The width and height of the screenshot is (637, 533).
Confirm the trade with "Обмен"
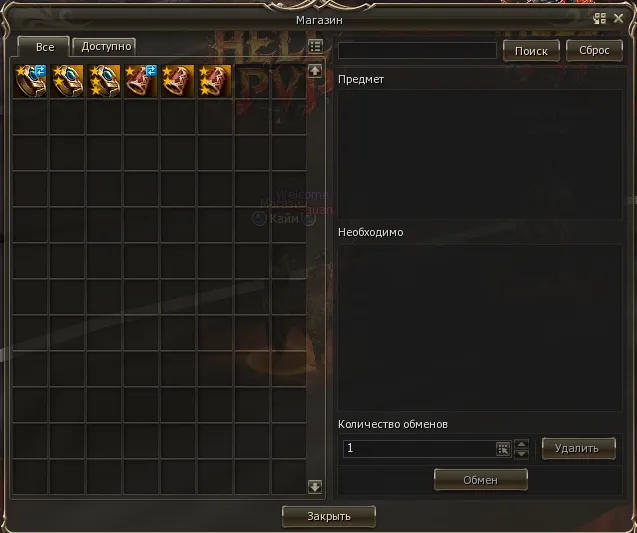tap(480, 480)
